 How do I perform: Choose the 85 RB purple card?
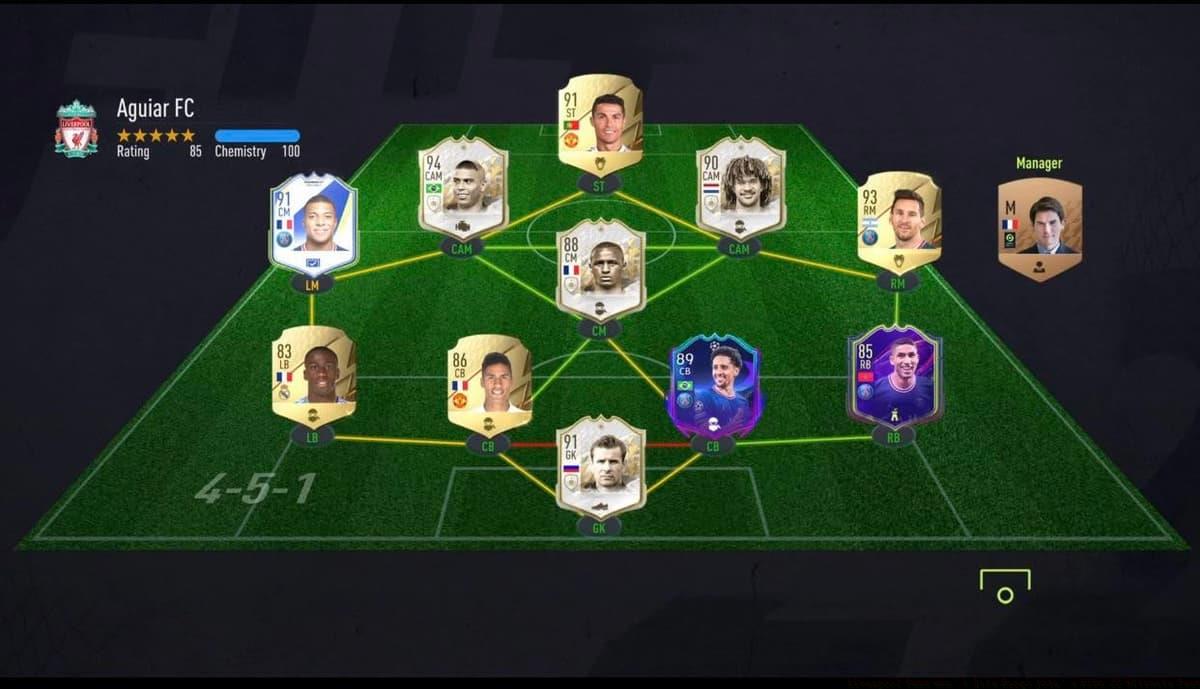pyautogui.click(x=893, y=376)
